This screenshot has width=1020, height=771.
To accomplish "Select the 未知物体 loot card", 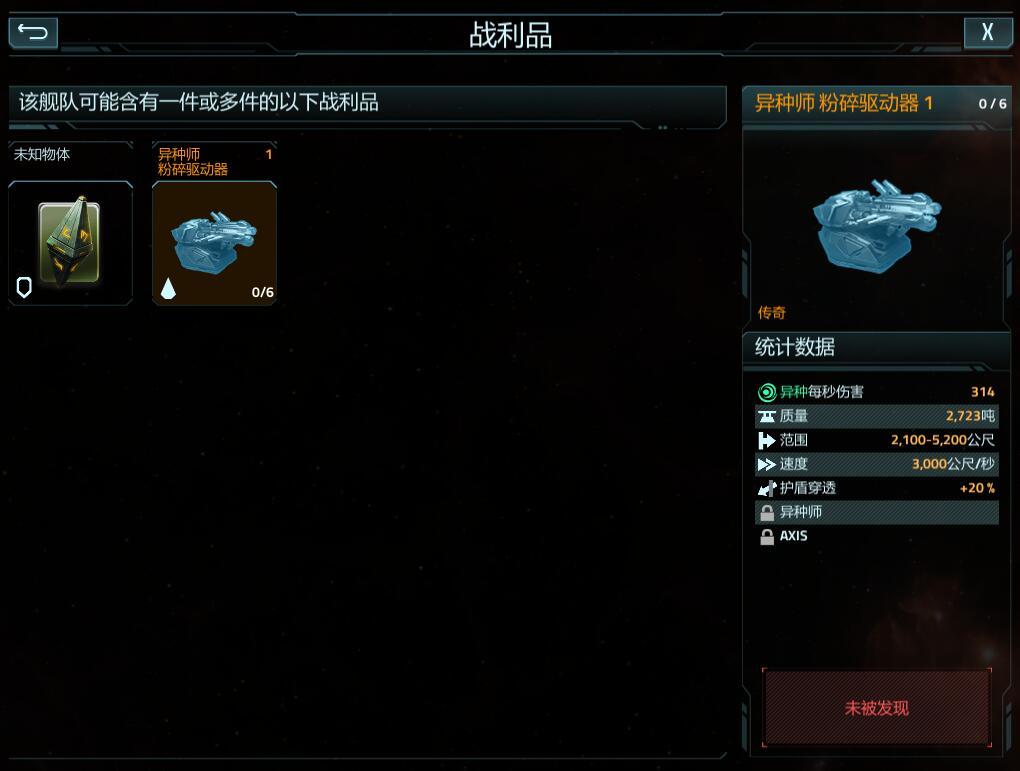I will click(70, 242).
